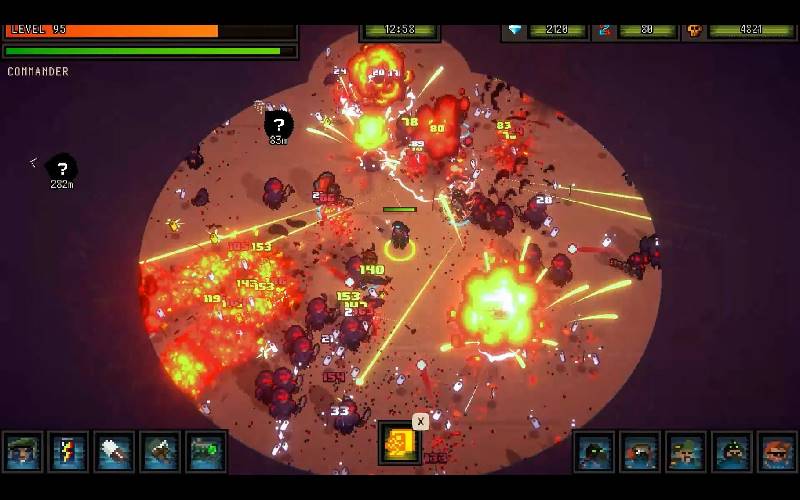Pick the red-helmeted squad member portrait
Image resolution: width=800 pixels, height=500 pixels.
click(x=640, y=452)
